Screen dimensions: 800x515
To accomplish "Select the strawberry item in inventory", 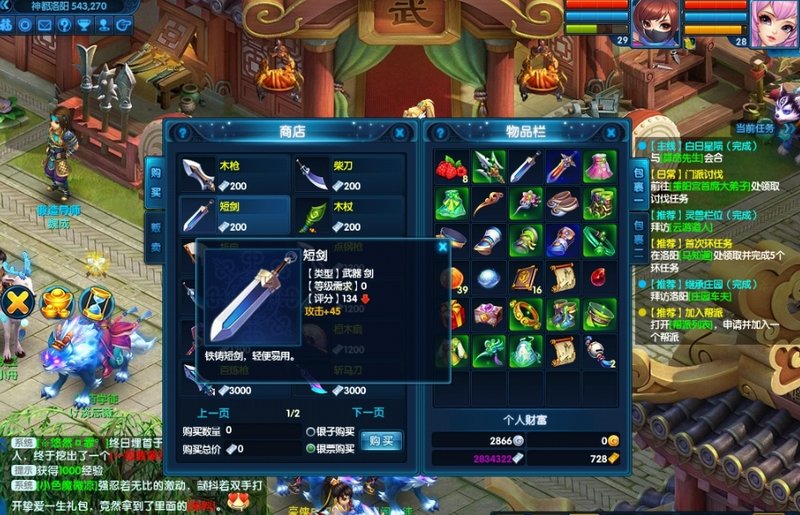I will coord(452,166).
